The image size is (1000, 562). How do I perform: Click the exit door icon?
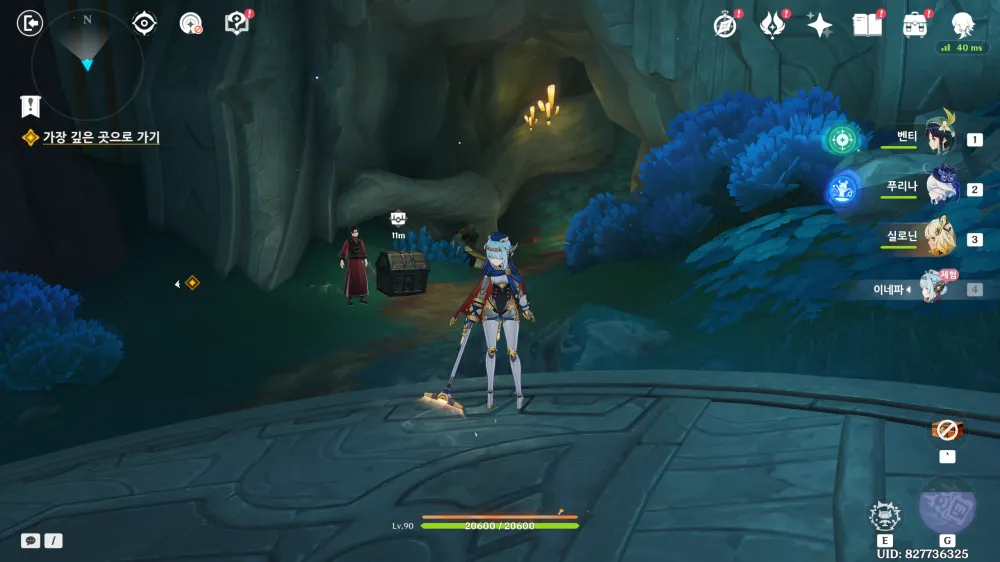31,23
